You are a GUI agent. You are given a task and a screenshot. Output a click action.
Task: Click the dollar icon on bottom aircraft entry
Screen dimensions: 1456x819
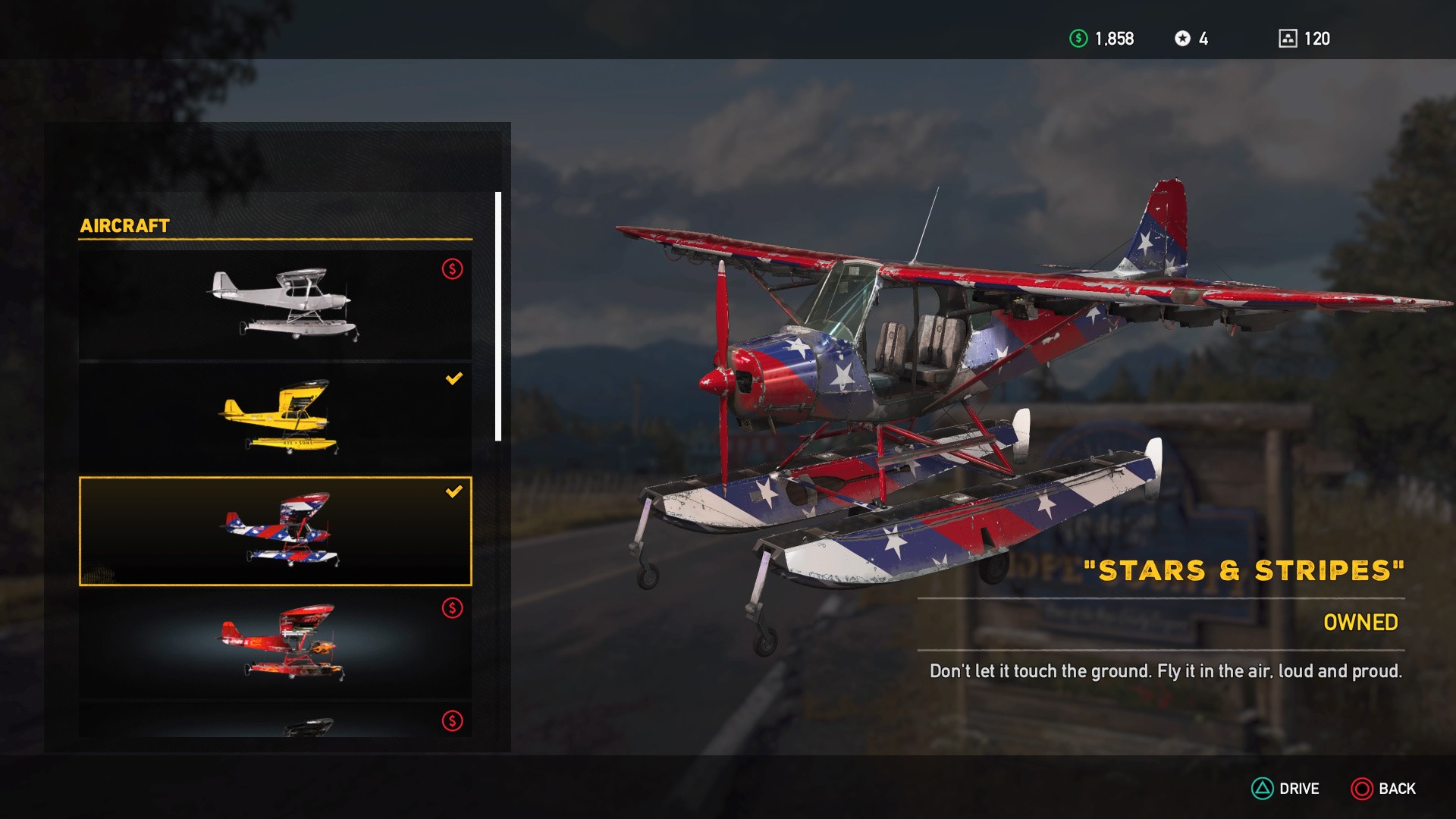(x=451, y=722)
